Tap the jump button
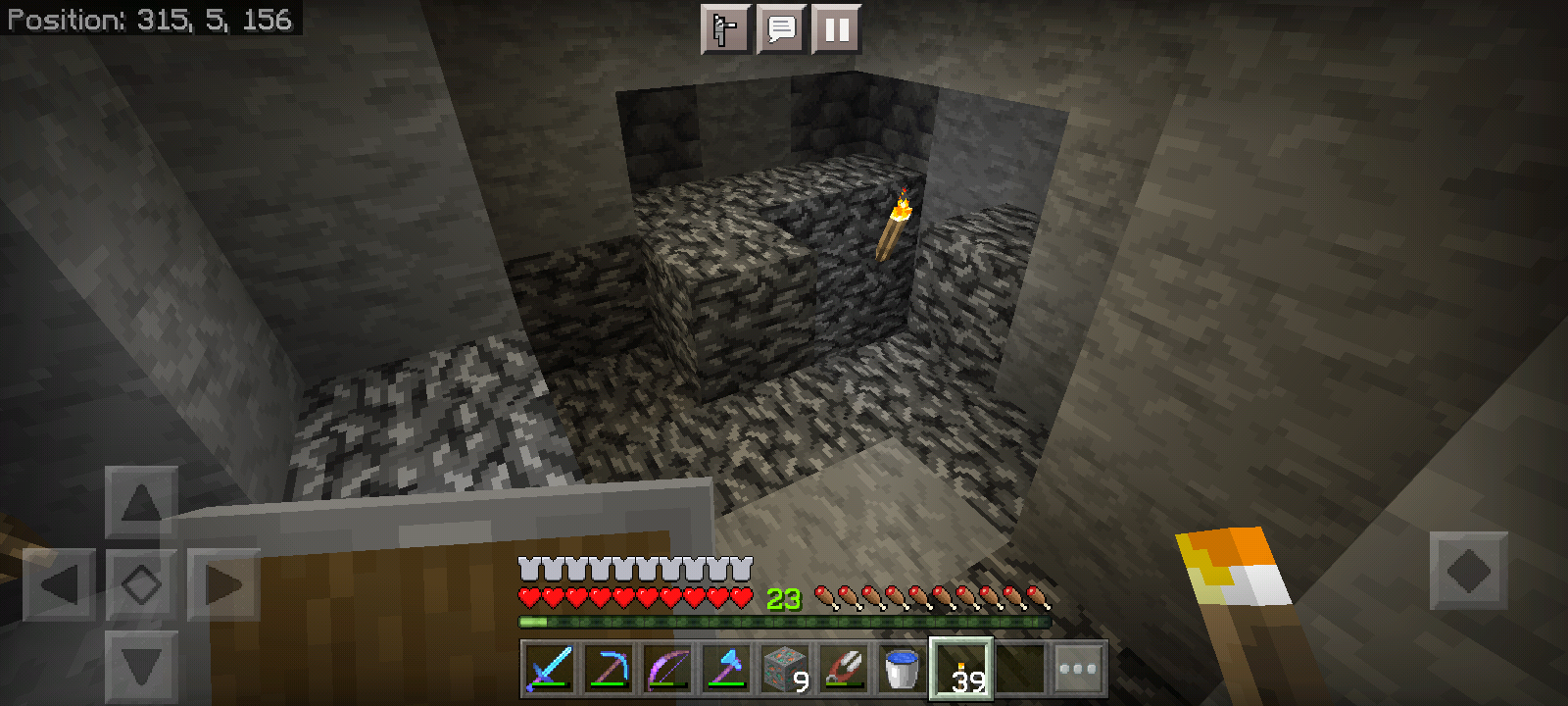This screenshot has height=706, width=1568. click(1468, 571)
